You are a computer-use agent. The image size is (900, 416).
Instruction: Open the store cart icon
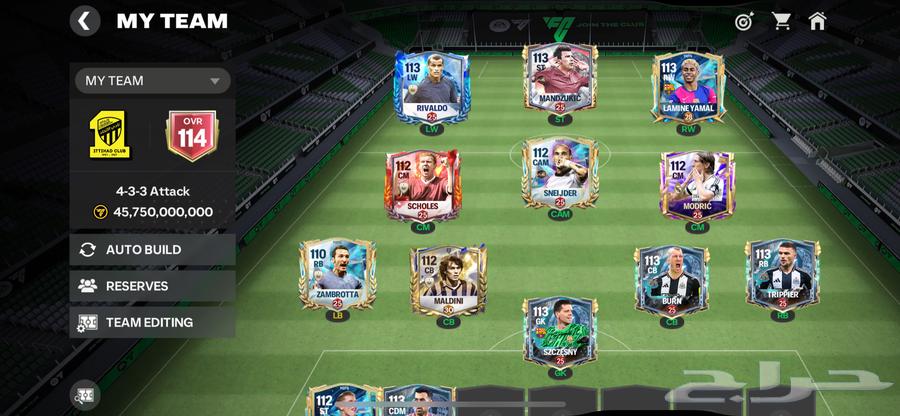click(x=781, y=21)
